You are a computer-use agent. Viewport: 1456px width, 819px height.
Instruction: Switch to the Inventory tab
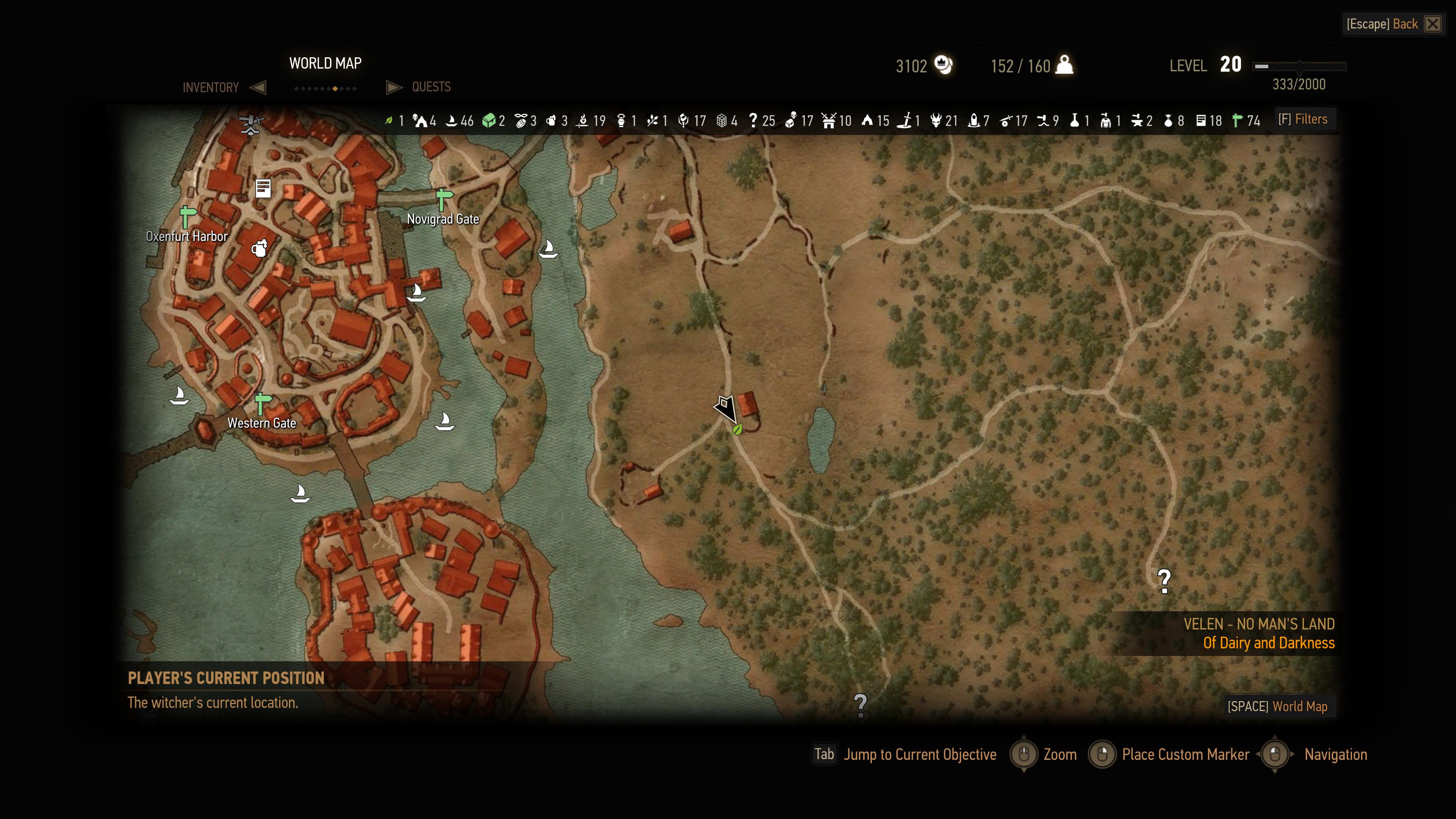click(211, 87)
